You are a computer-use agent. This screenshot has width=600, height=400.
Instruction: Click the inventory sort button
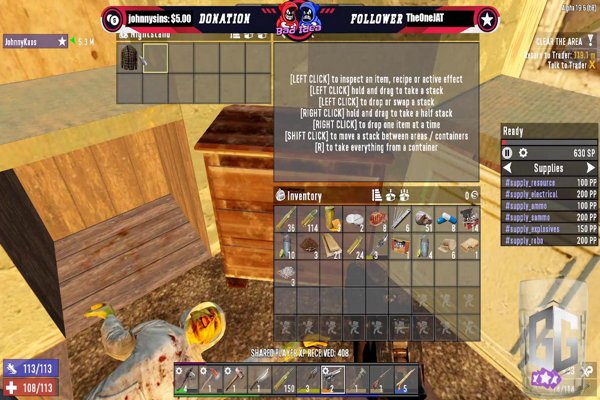click(x=377, y=195)
